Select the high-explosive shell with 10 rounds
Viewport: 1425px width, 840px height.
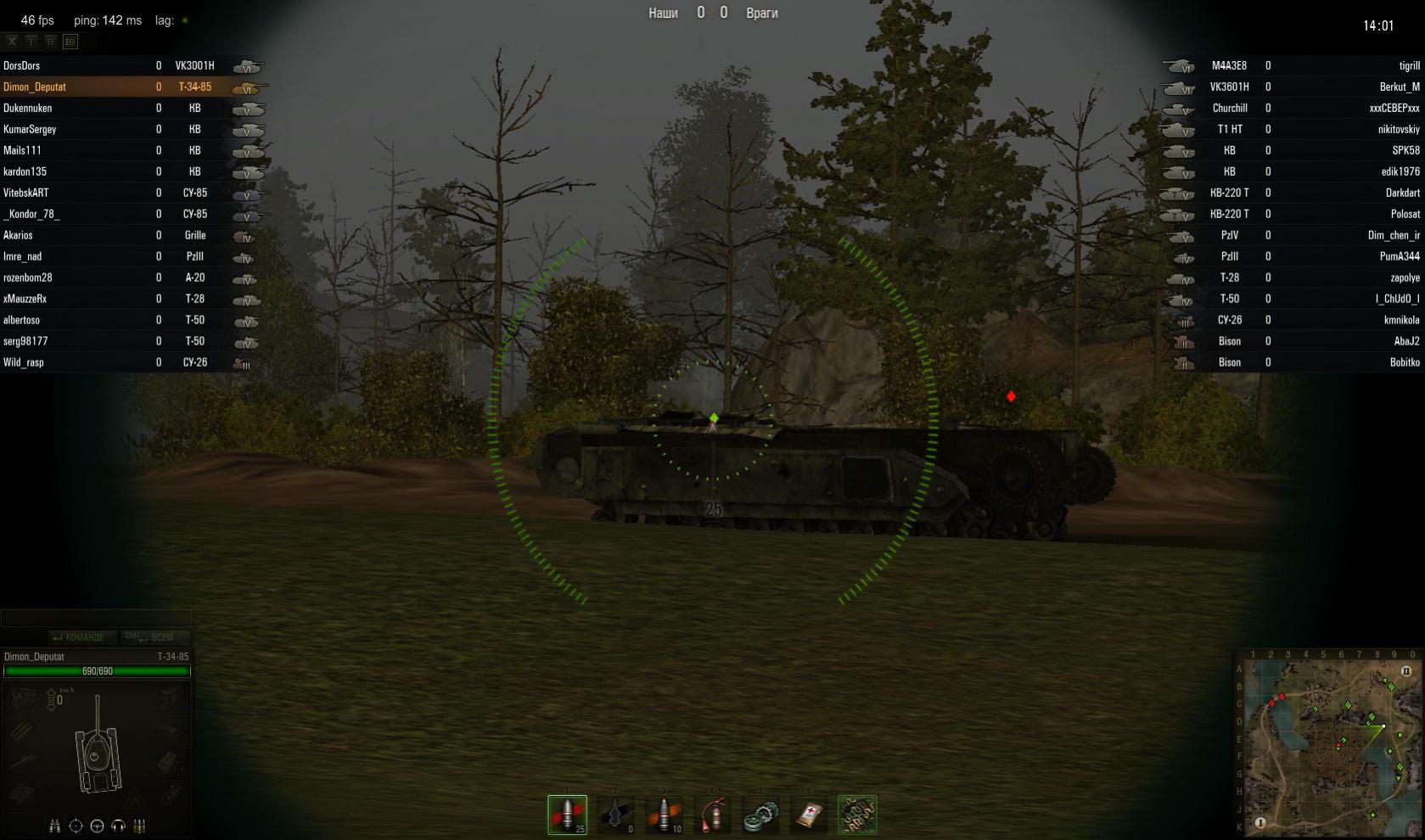(664, 815)
